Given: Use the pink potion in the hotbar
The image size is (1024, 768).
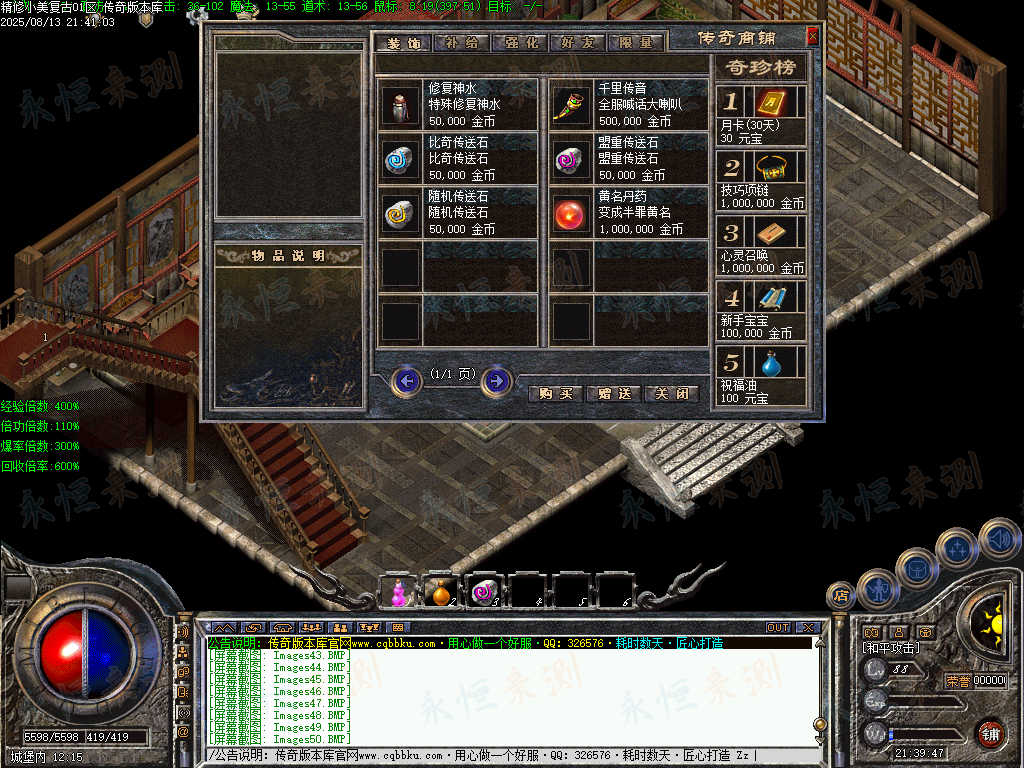Looking at the screenshot, I should [400, 592].
